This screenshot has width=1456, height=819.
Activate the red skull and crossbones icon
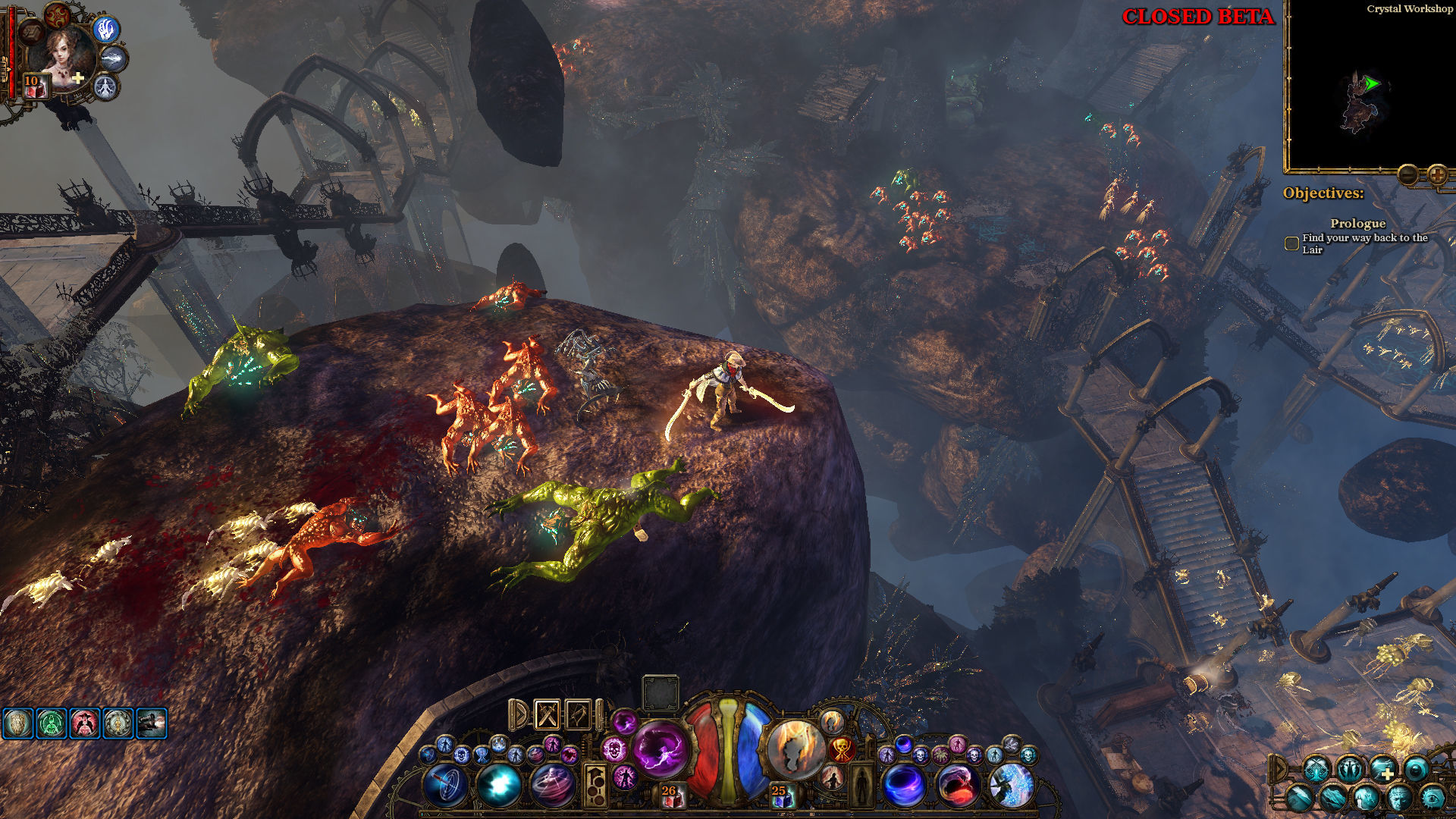coord(841,749)
